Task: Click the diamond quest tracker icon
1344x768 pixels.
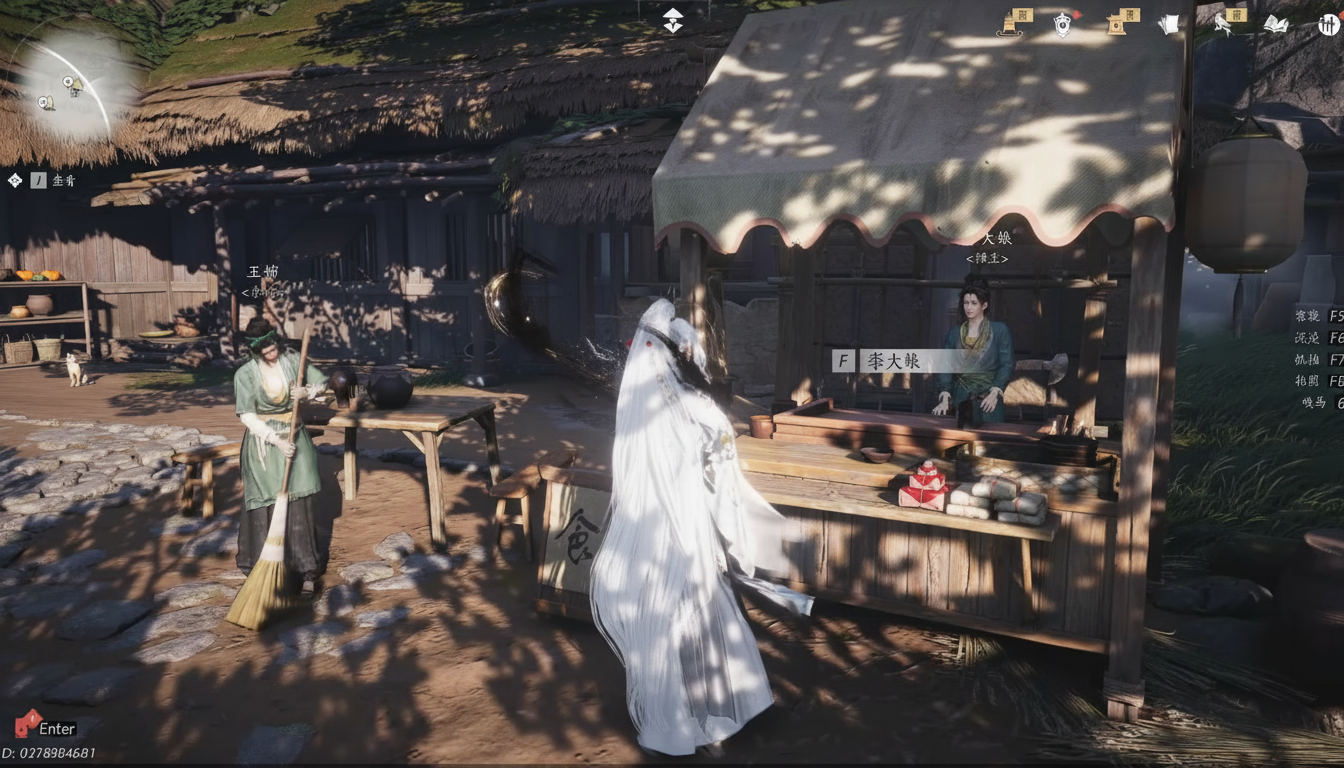Action: pyautogui.click(x=13, y=181)
